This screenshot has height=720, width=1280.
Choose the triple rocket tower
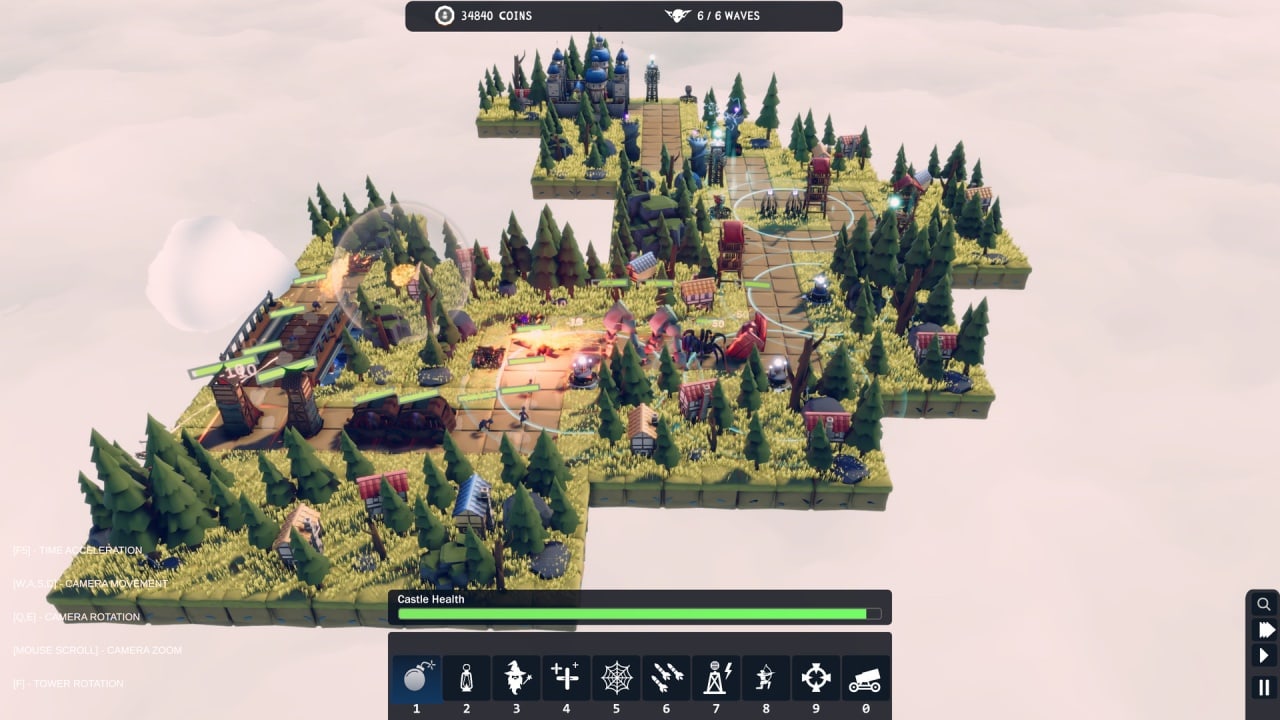[x=666, y=678]
